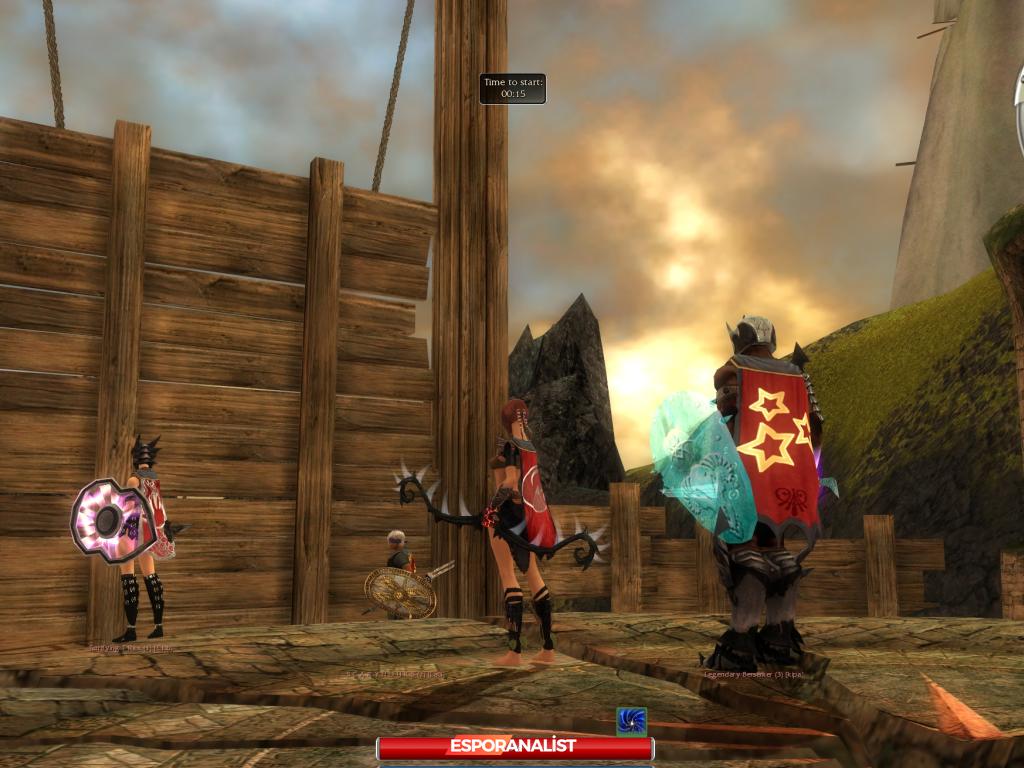This screenshot has height=768, width=1024.
Task: Click the blue swirl effect icon
Action: pyautogui.click(x=631, y=721)
